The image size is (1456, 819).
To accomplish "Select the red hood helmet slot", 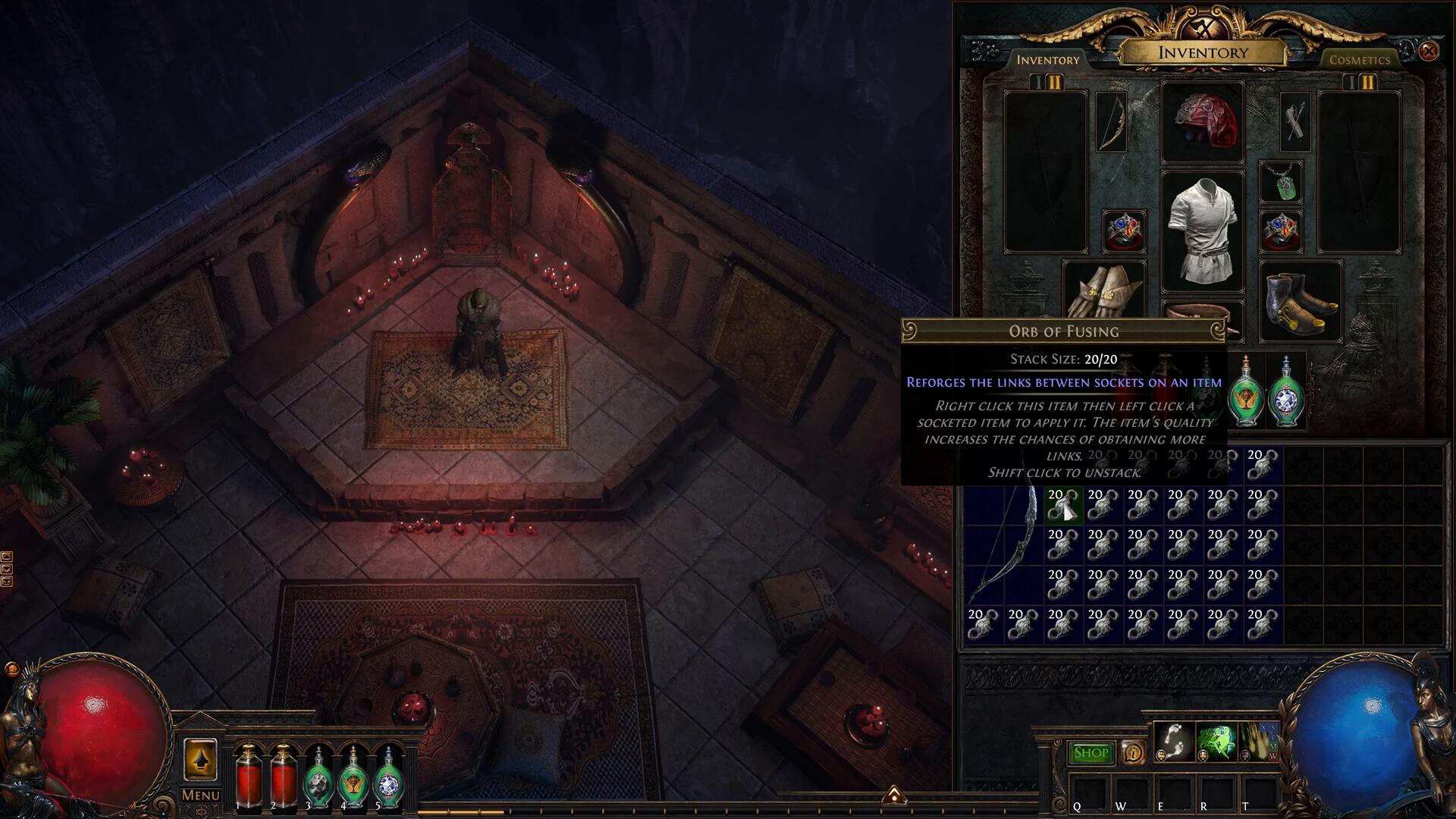I will point(1203,122).
